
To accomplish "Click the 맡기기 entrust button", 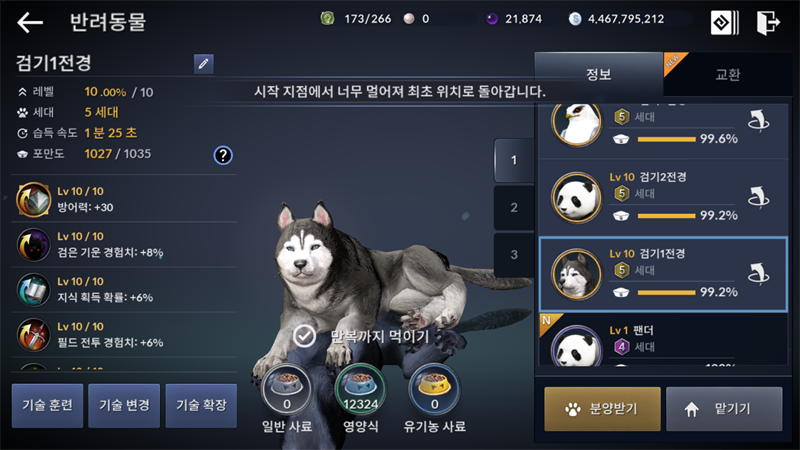I will (x=724, y=409).
